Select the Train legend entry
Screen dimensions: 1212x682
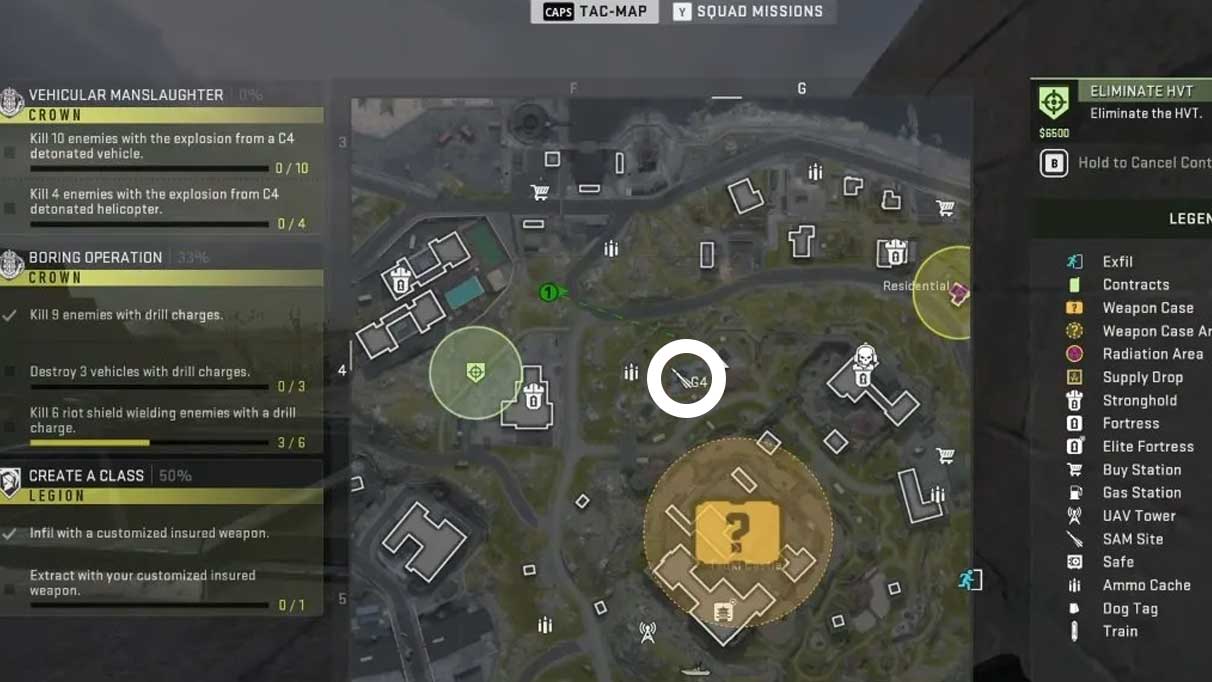[x=1120, y=631]
